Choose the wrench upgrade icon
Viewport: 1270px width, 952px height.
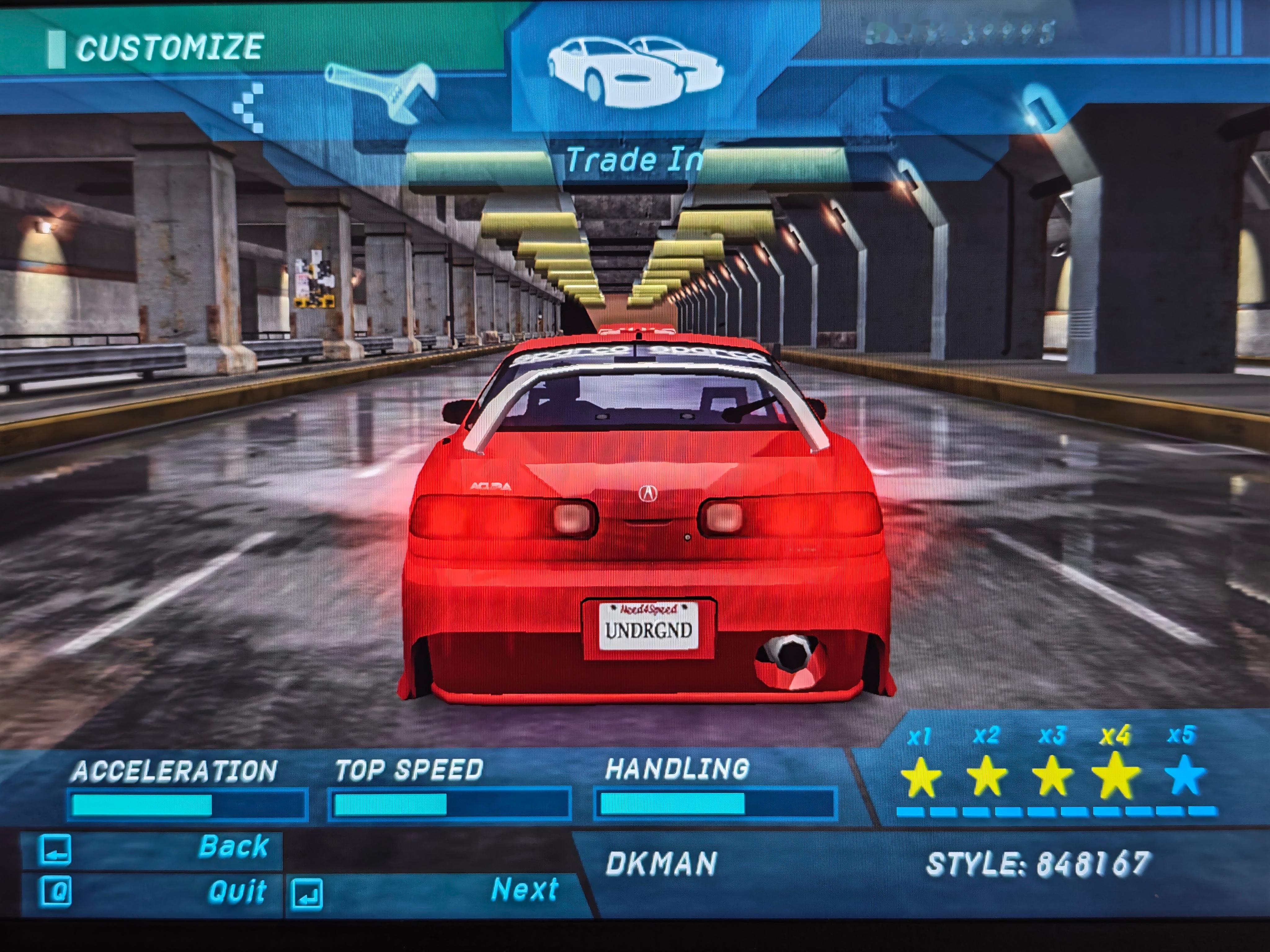pos(381,92)
